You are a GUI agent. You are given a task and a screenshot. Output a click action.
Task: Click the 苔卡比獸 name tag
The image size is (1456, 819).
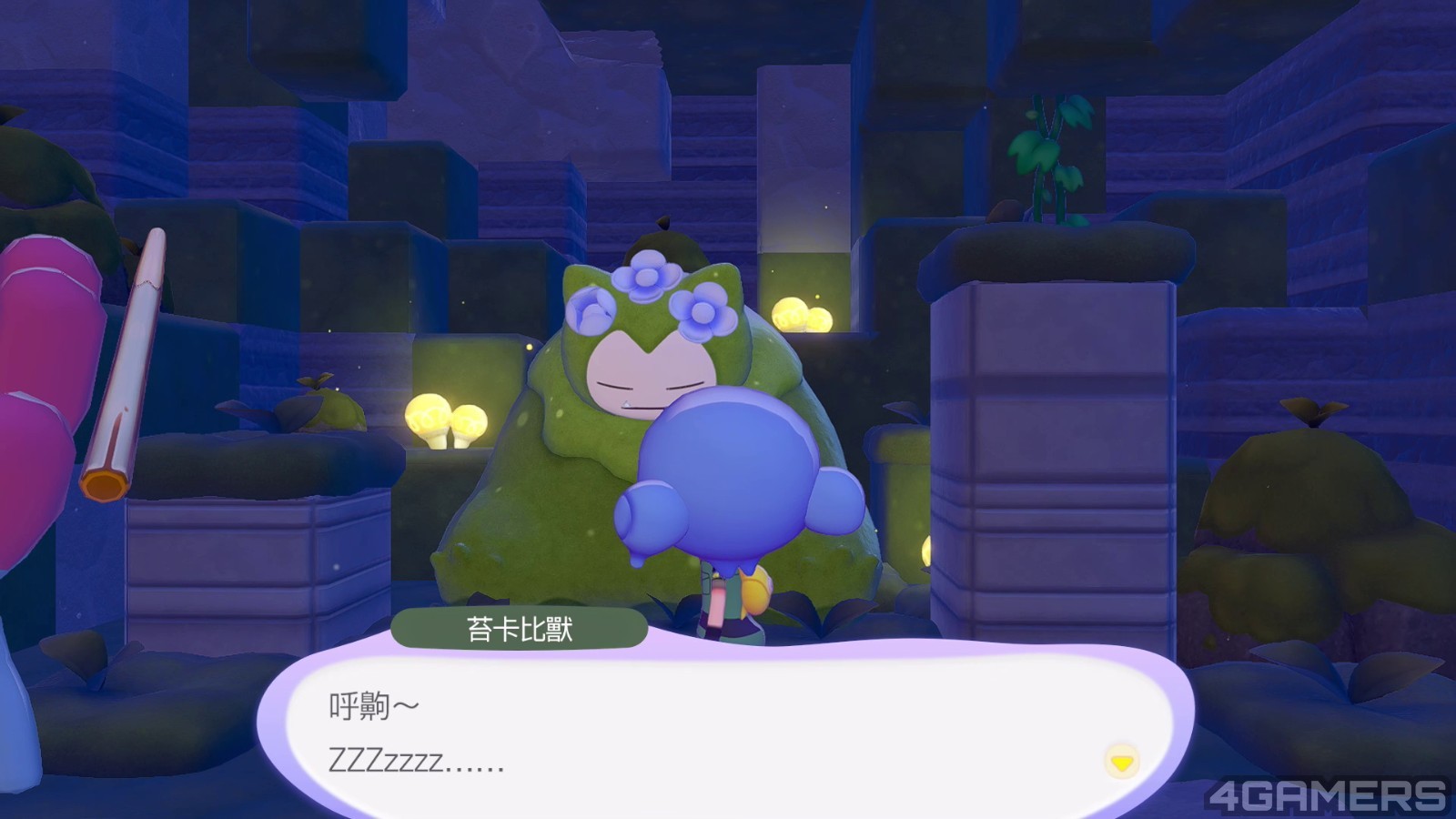pos(522,628)
